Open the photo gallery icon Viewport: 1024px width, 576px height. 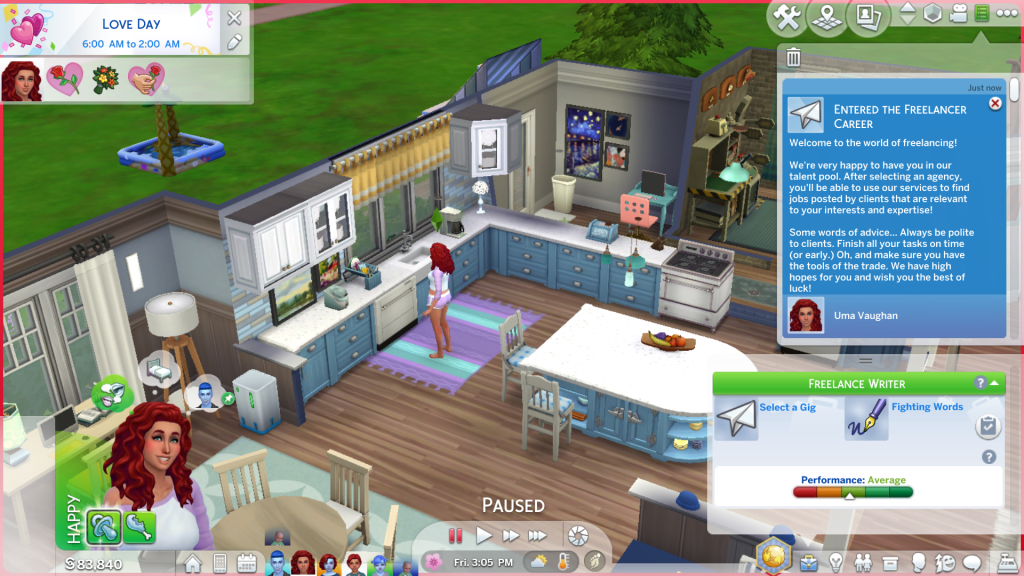coord(868,16)
